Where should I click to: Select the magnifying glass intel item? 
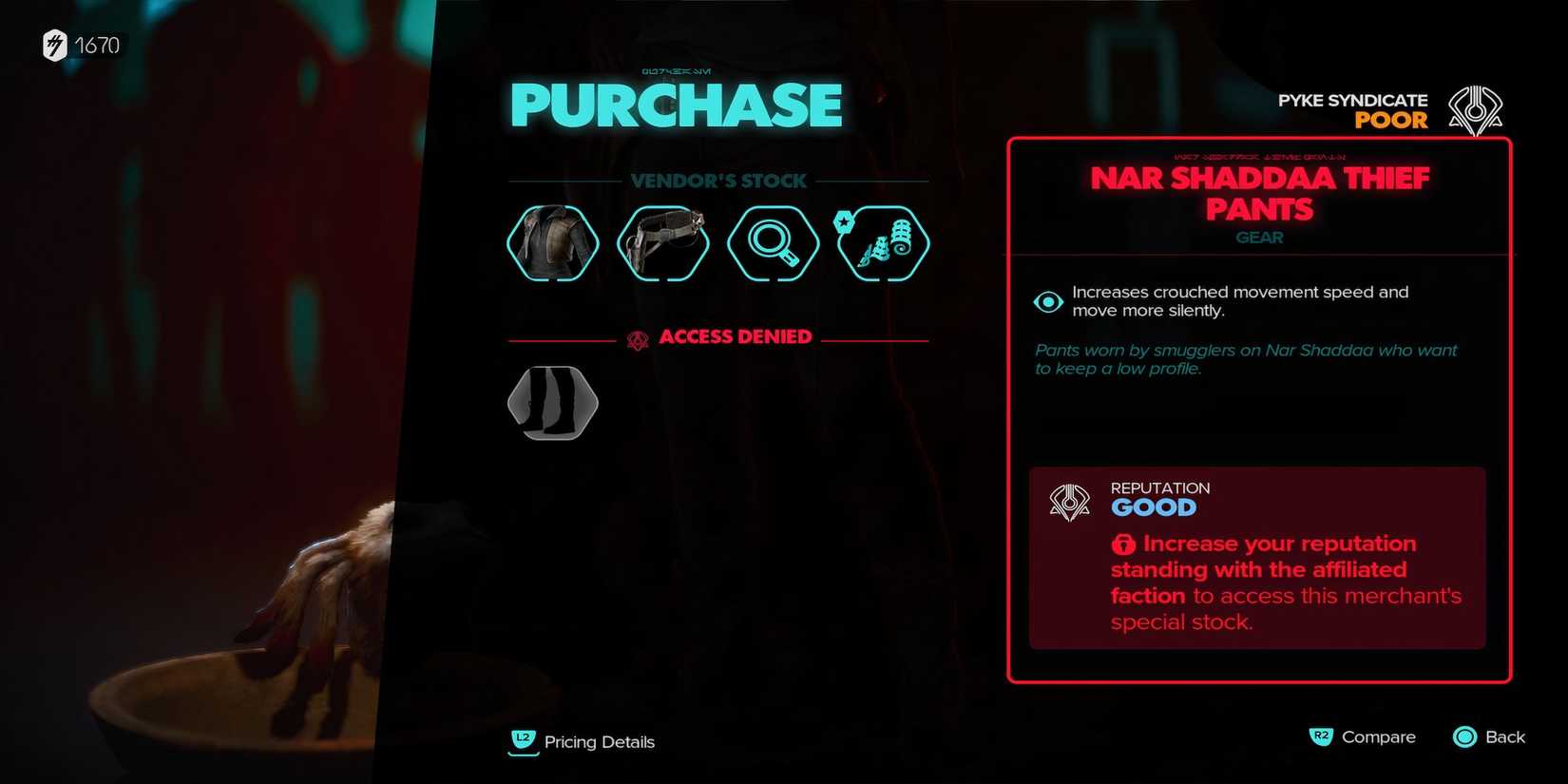click(773, 243)
